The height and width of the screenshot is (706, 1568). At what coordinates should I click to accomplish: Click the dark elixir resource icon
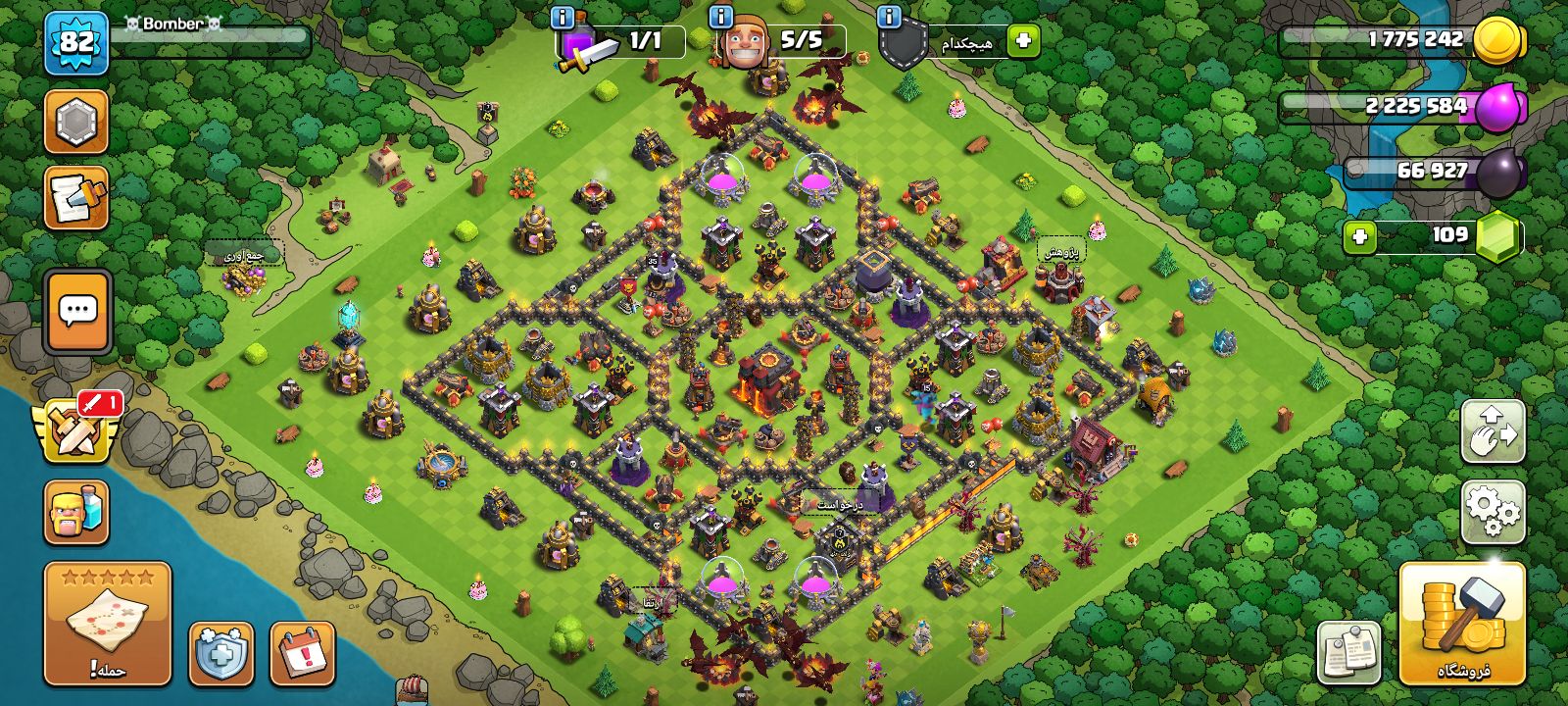tap(1499, 173)
